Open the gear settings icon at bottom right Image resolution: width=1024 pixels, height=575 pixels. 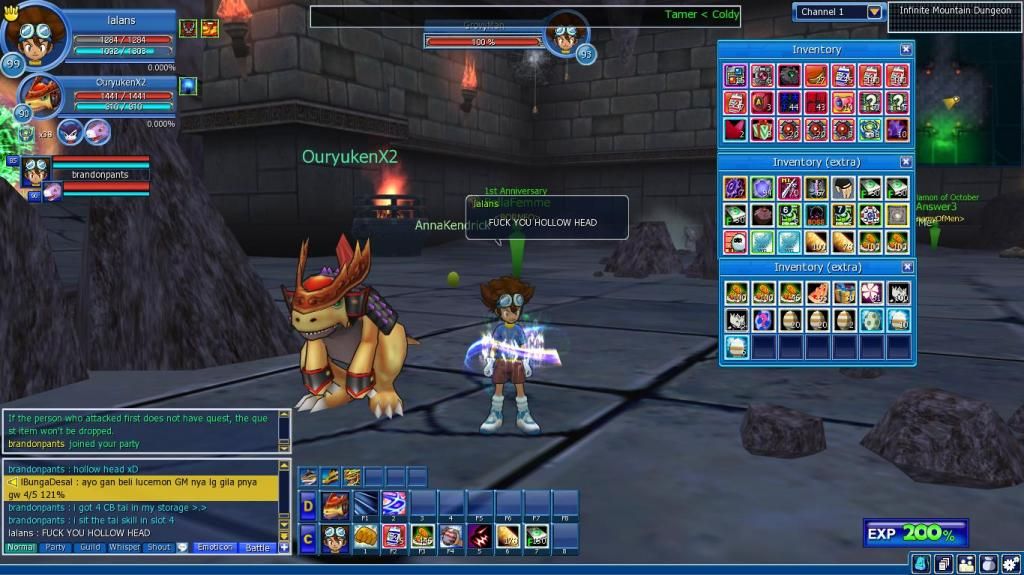pos(1012,564)
